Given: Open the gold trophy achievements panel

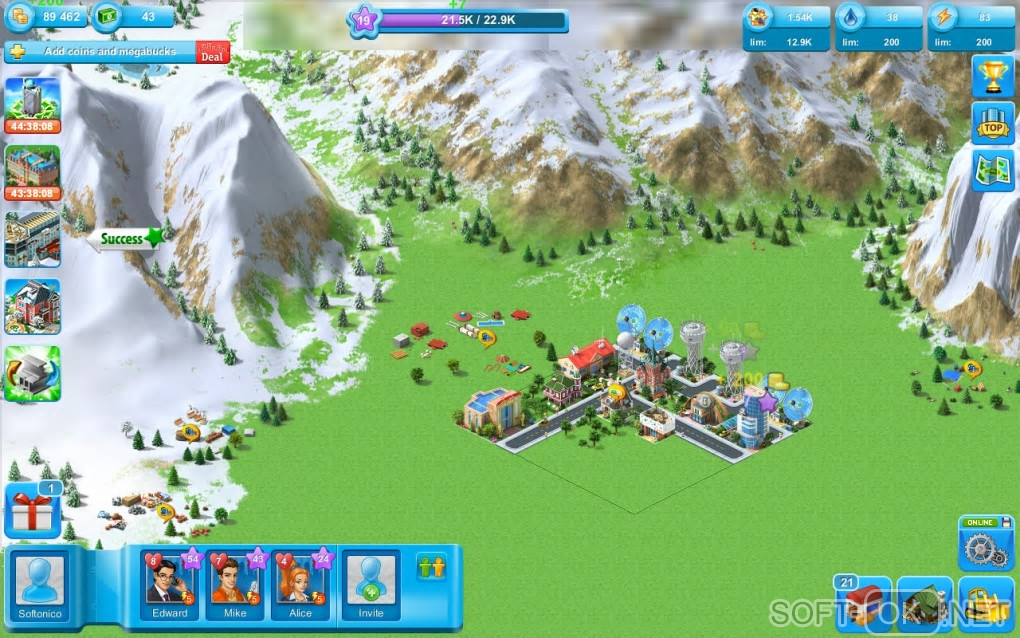Looking at the screenshot, I should click(x=992, y=76).
